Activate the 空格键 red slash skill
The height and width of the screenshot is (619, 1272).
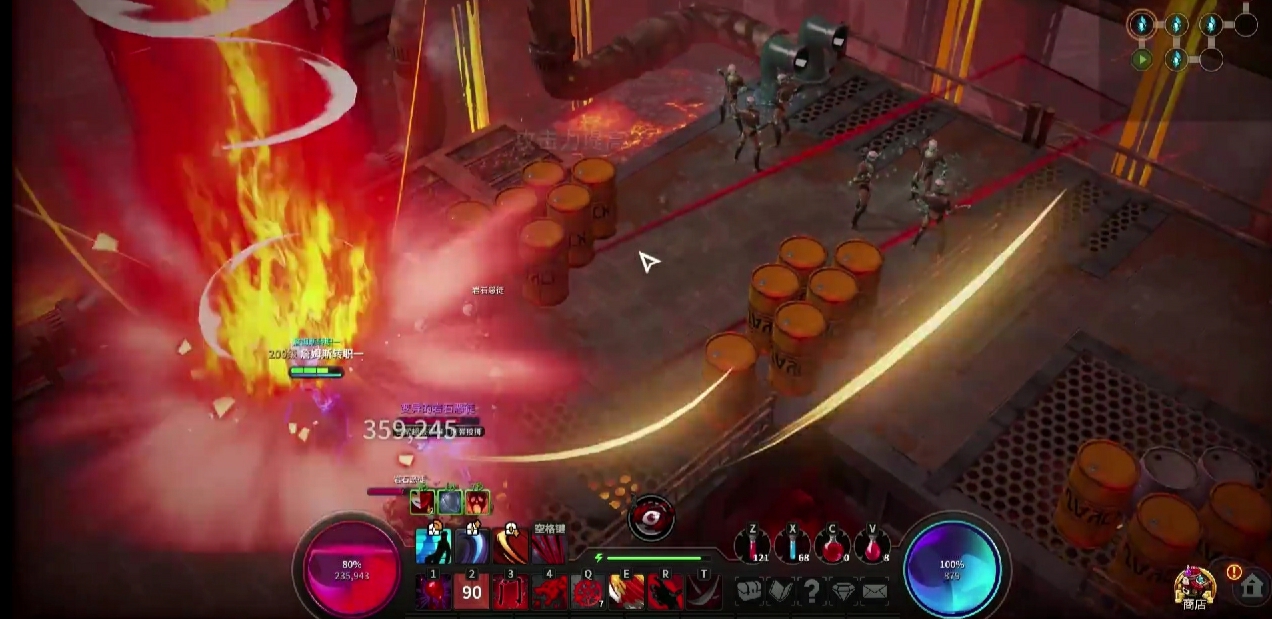549,548
